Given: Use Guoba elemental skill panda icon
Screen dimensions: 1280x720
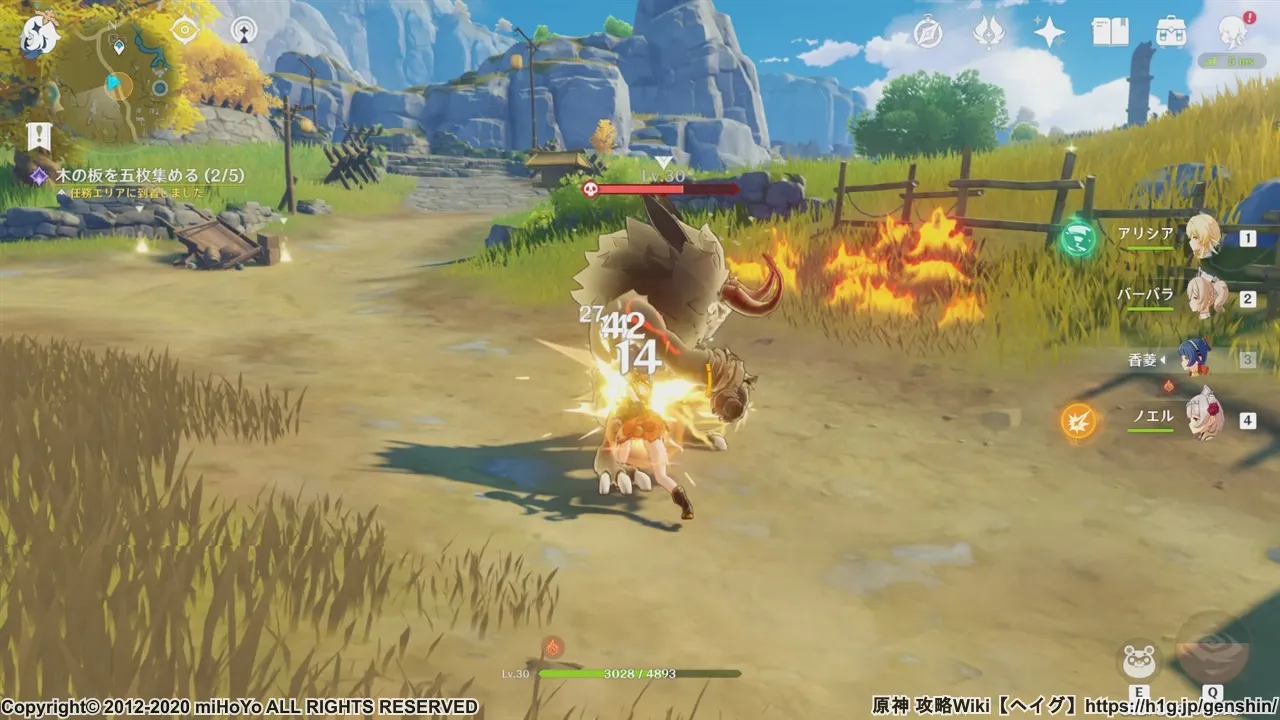Looking at the screenshot, I should (1139, 663).
